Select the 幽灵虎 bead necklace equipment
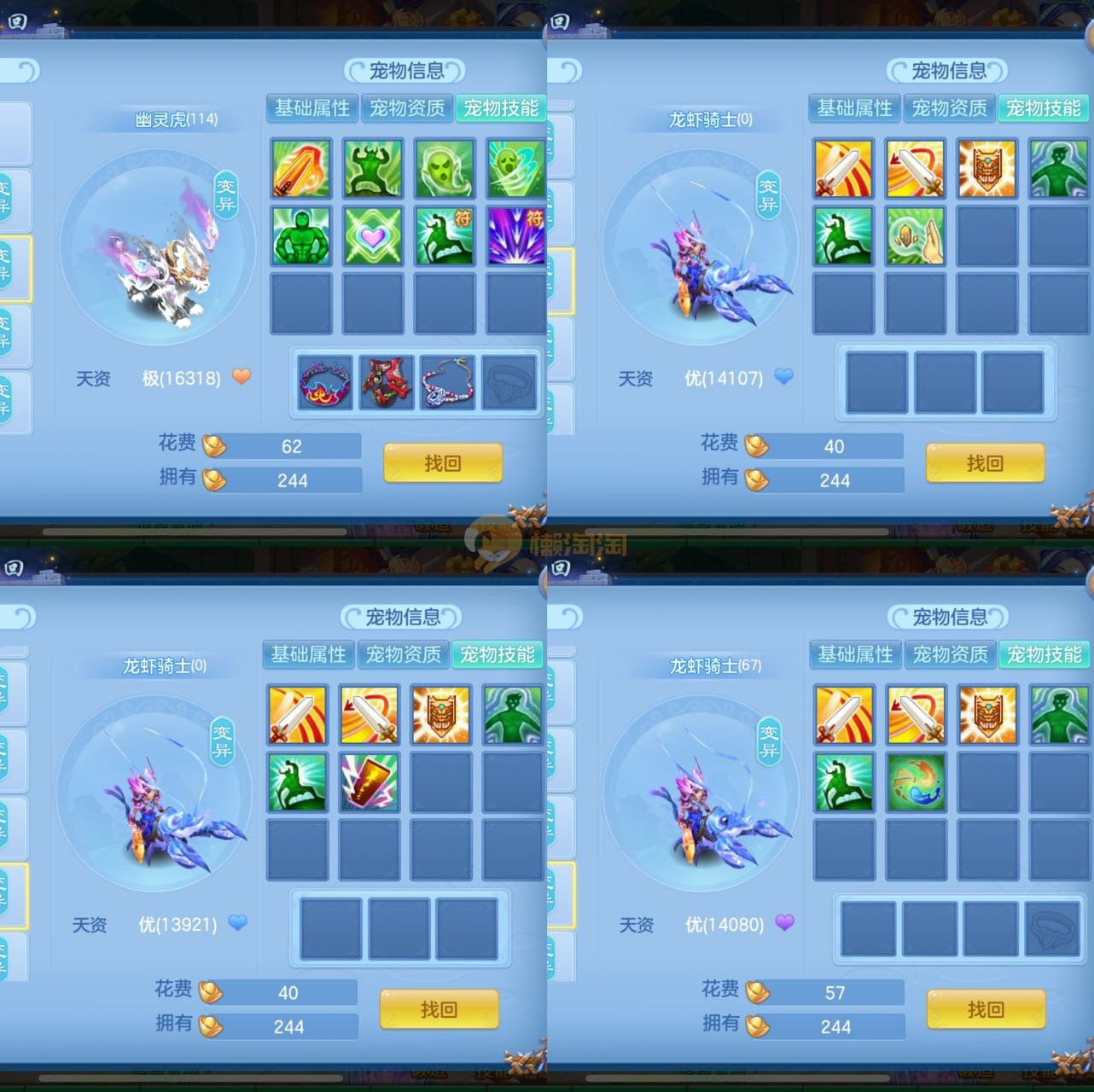This screenshot has height=1092, width=1094. point(448,382)
